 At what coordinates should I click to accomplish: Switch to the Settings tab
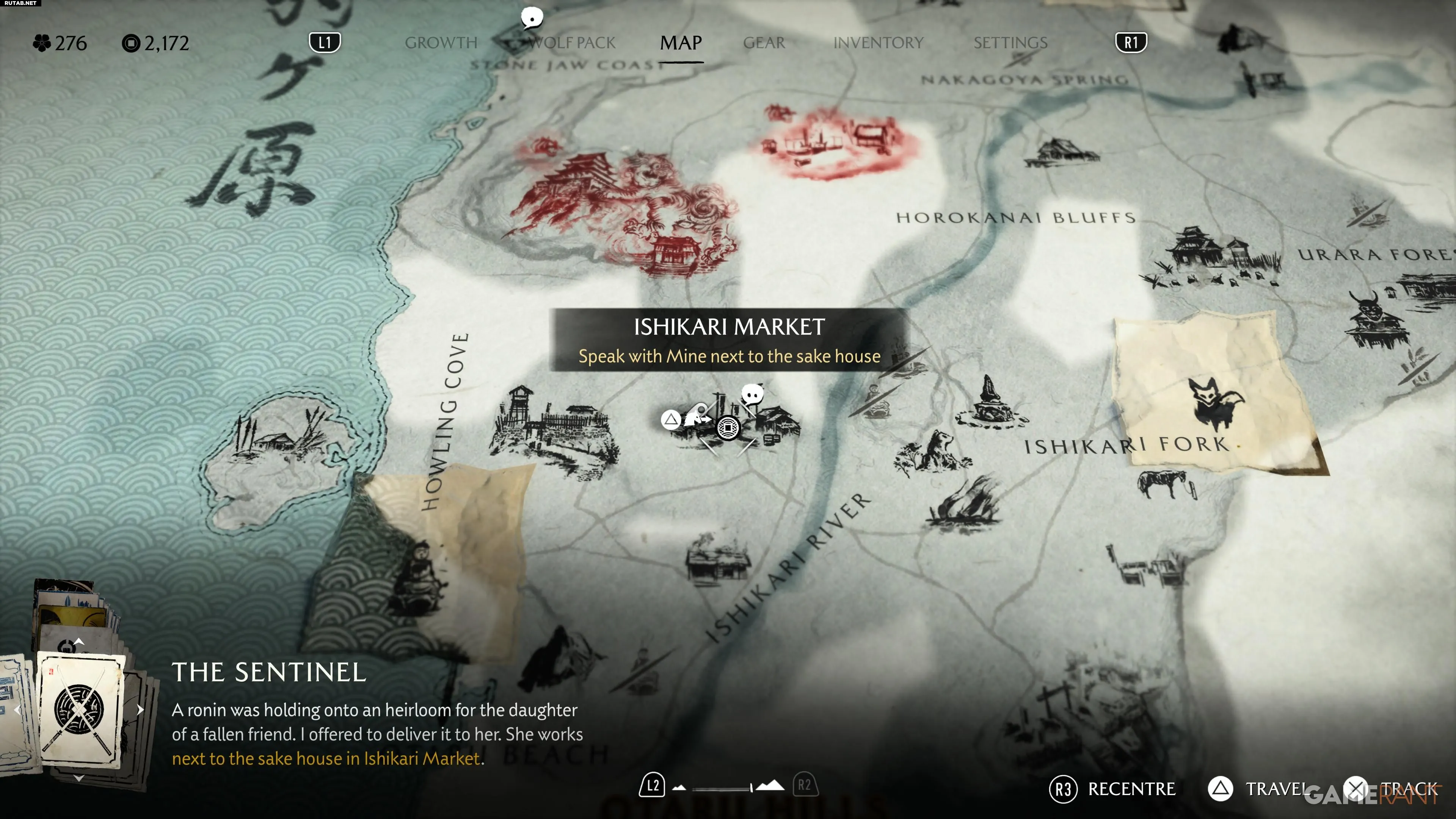[1010, 43]
